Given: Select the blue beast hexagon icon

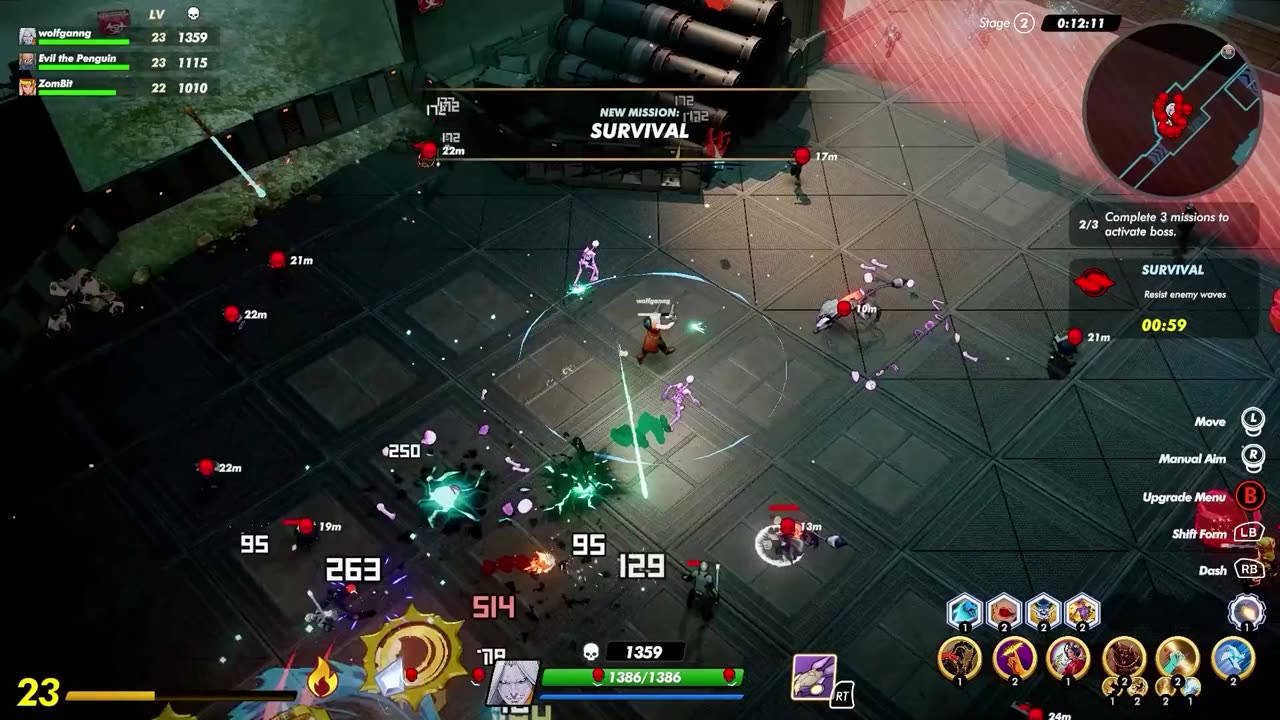Looking at the screenshot, I should click(x=964, y=610).
